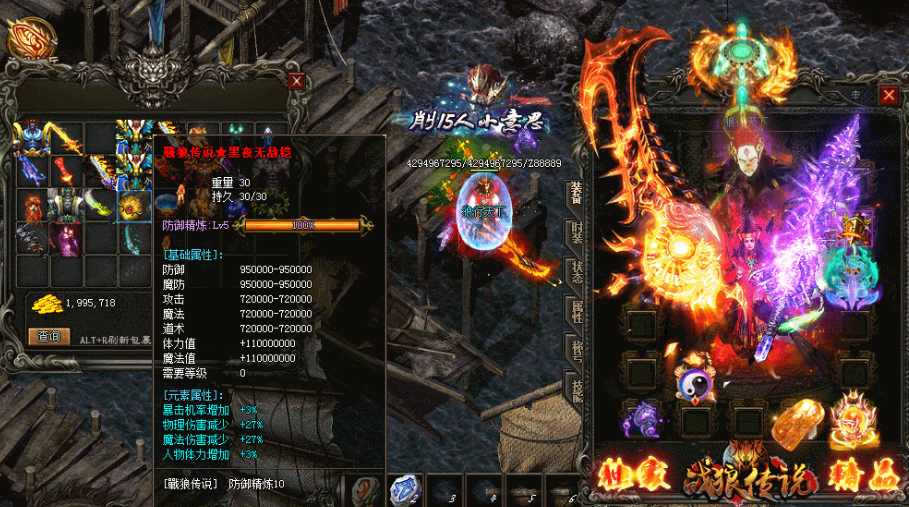
Task: Switch to the 技能 skills tab
Action: 576,388
